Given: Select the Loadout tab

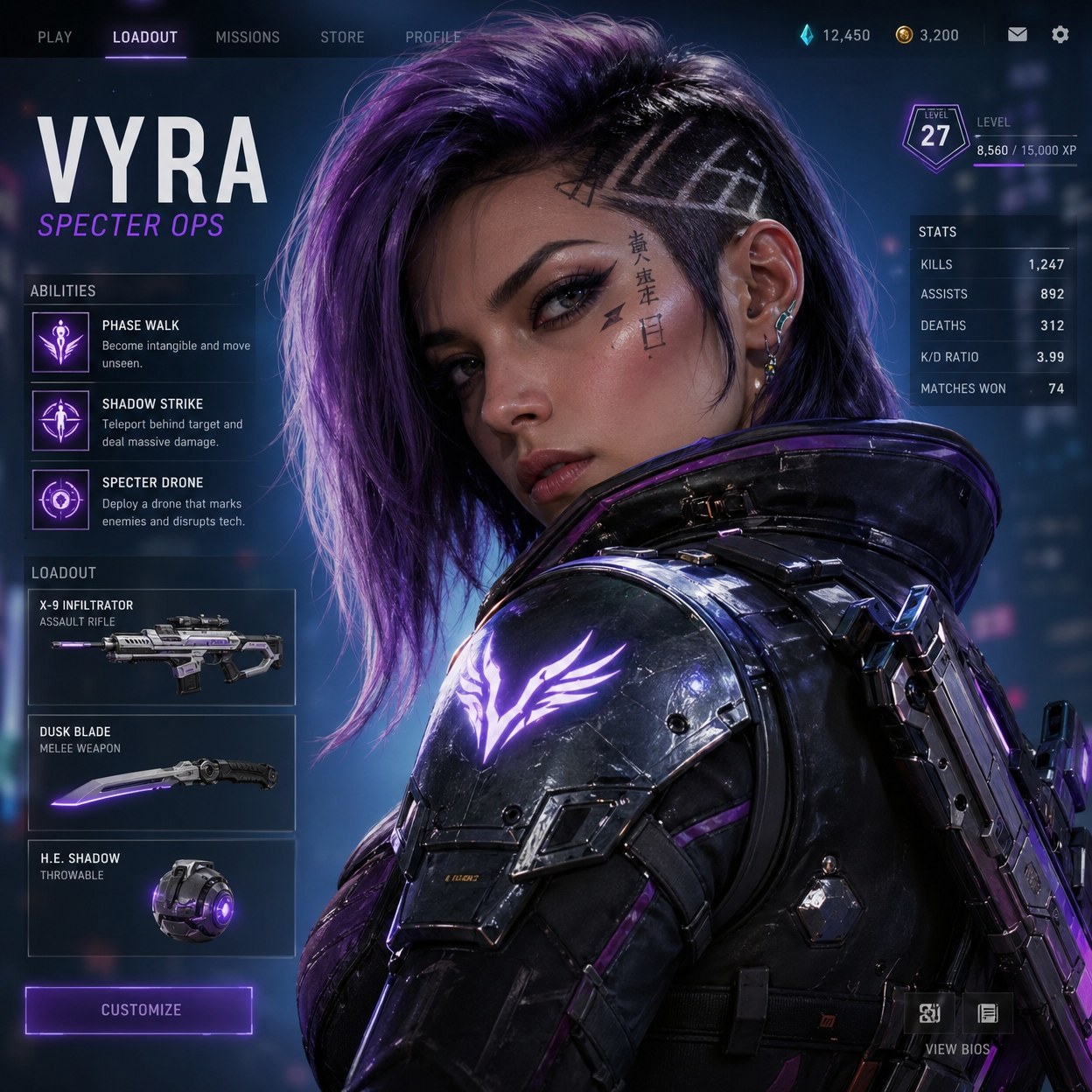Looking at the screenshot, I should click(145, 37).
